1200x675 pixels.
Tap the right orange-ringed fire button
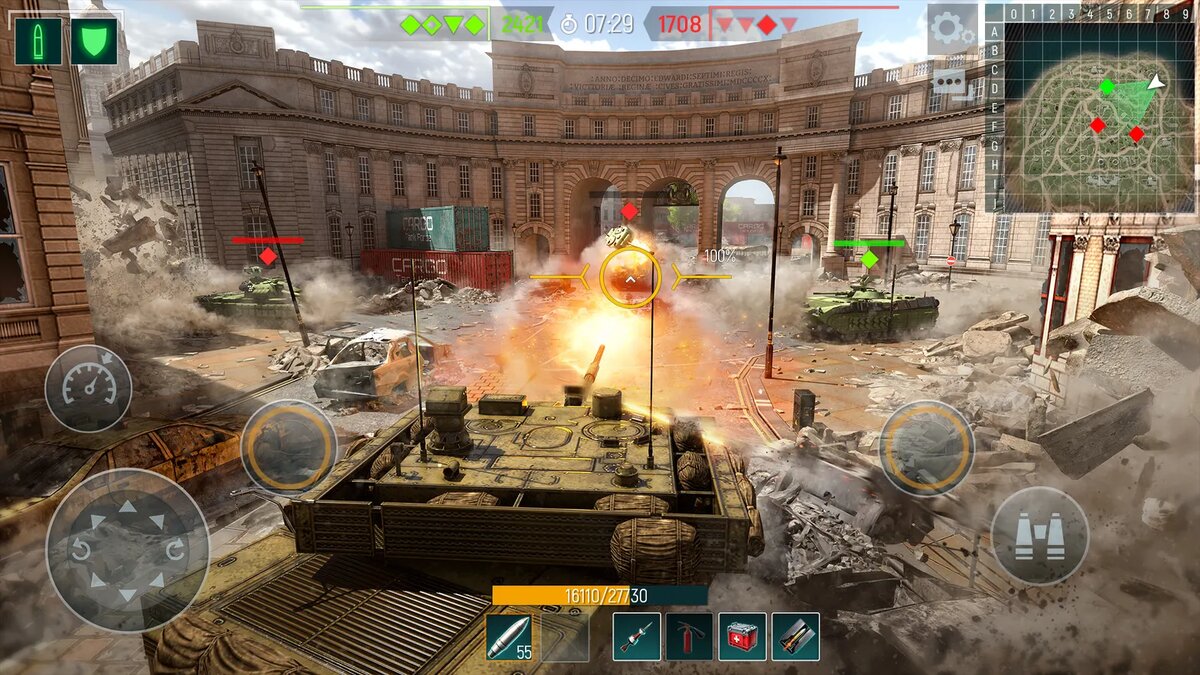click(927, 447)
